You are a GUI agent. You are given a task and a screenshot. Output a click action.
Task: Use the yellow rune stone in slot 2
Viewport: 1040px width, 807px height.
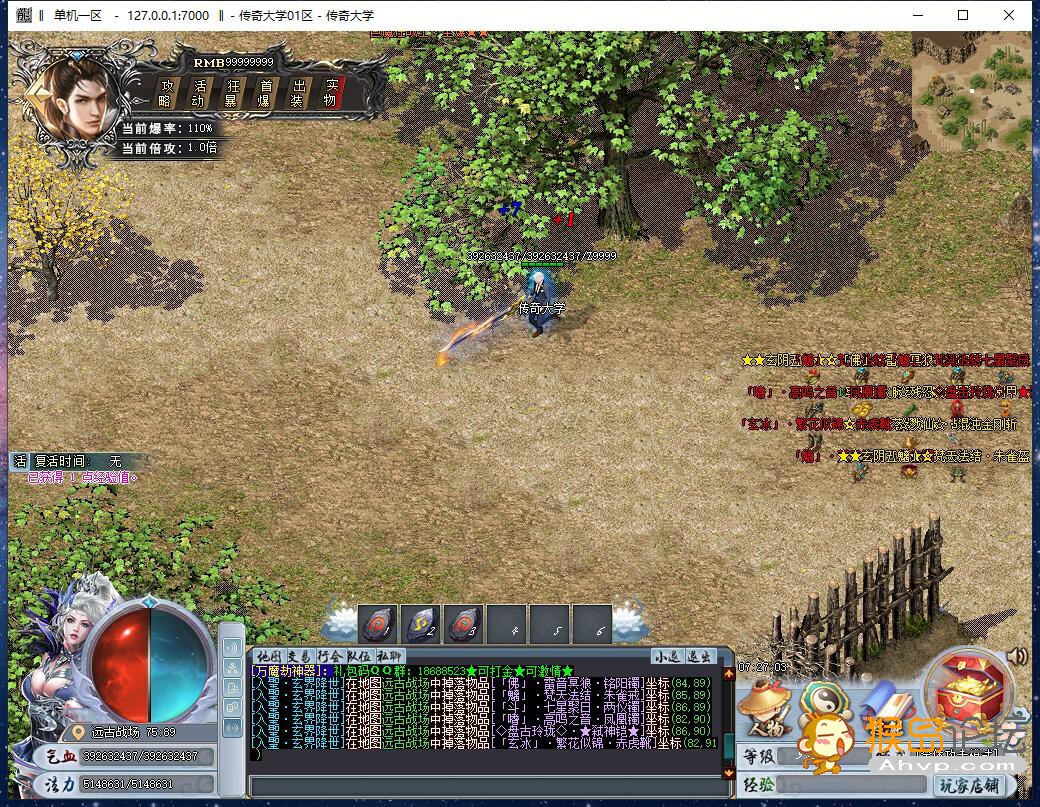(x=420, y=624)
